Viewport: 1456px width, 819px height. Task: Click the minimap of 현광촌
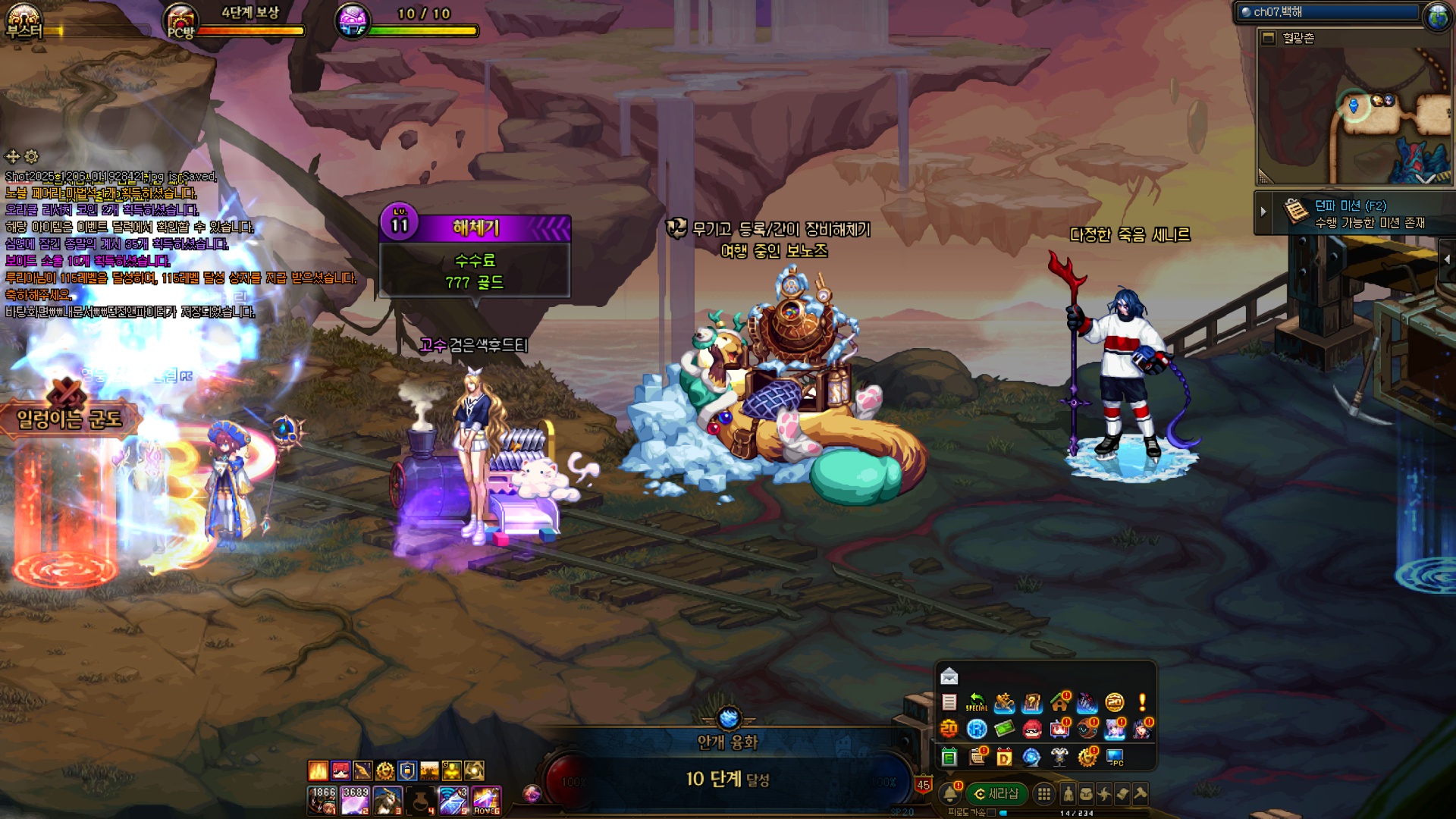1354,115
